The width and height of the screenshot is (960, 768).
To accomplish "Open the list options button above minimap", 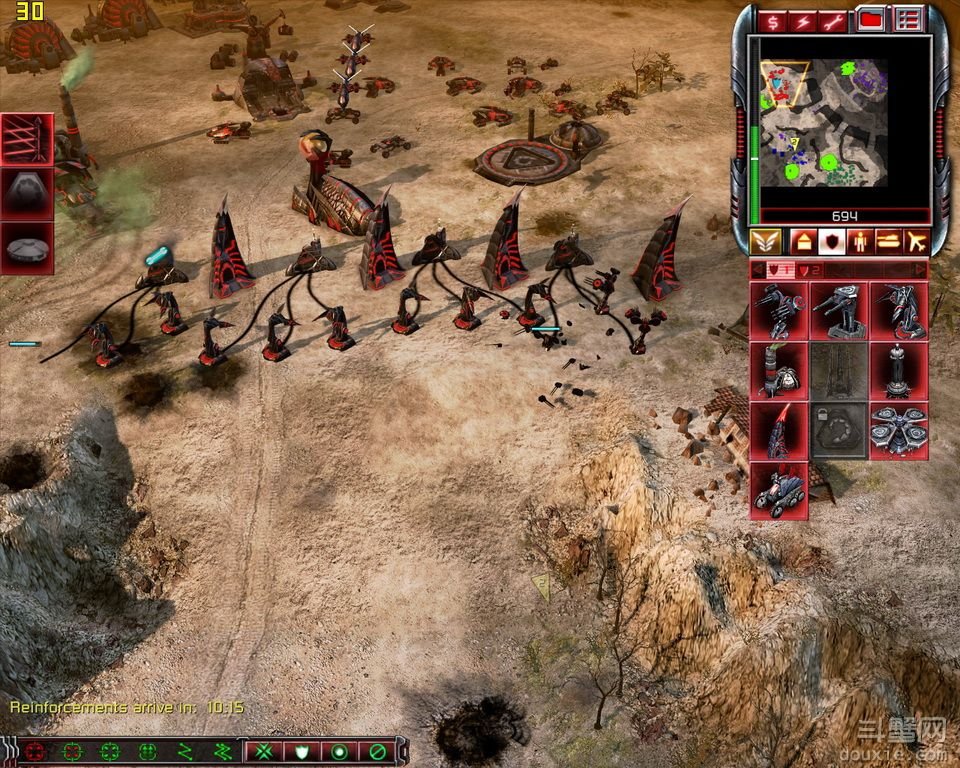I will coord(907,20).
